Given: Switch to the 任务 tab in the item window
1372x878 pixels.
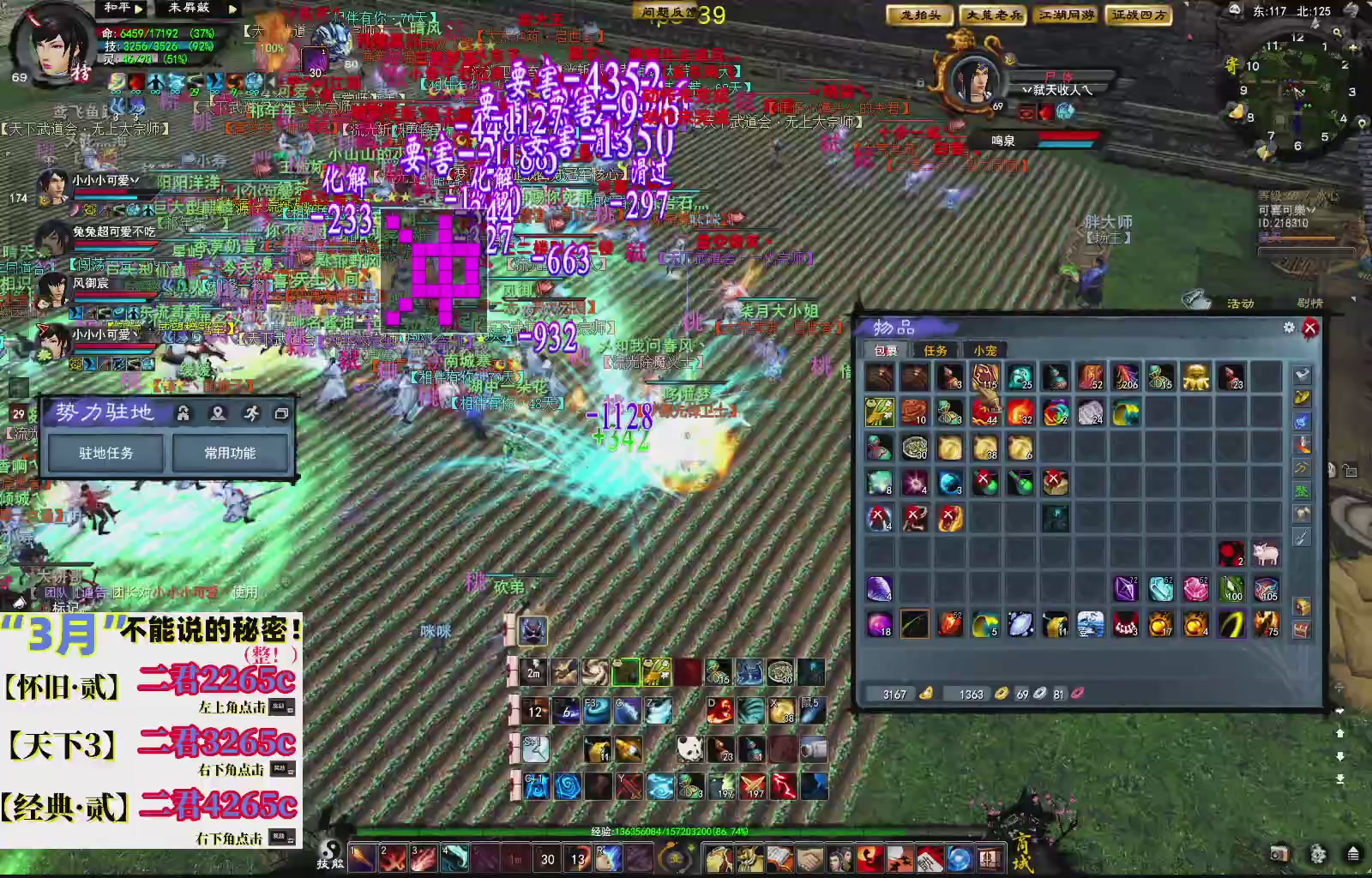Looking at the screenshot, I should pos(935,350).
